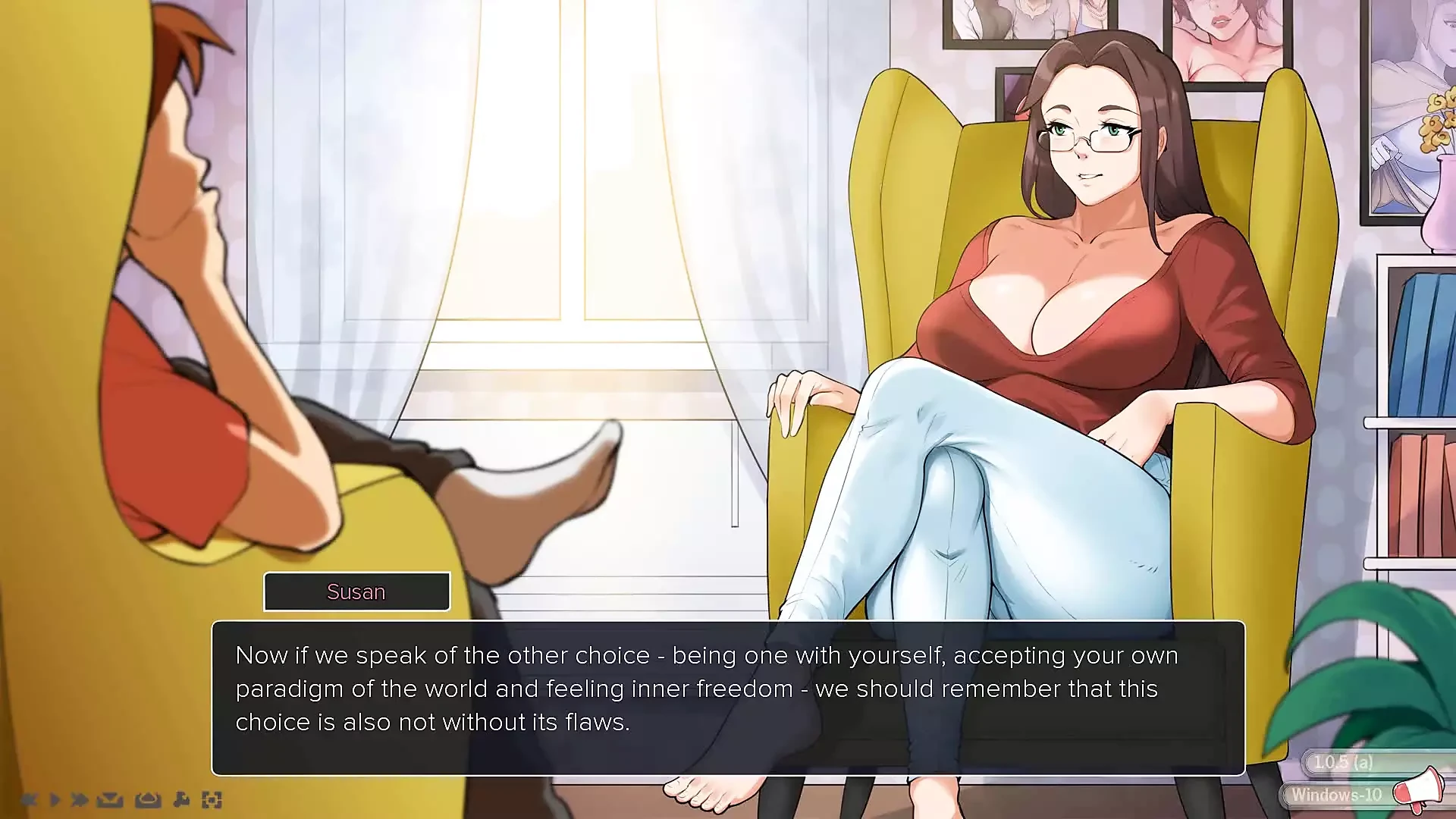The height and width of the screenshot is (819, 1456).
Task: Click the megaphone announcement icon
Action: (1420, 789)
